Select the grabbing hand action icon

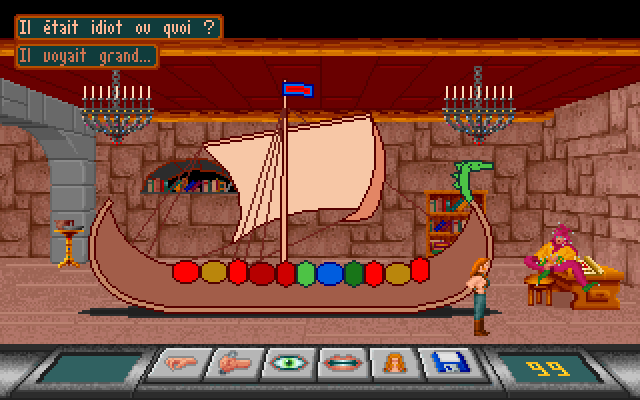pyautogui.click(x=232, y=364)
